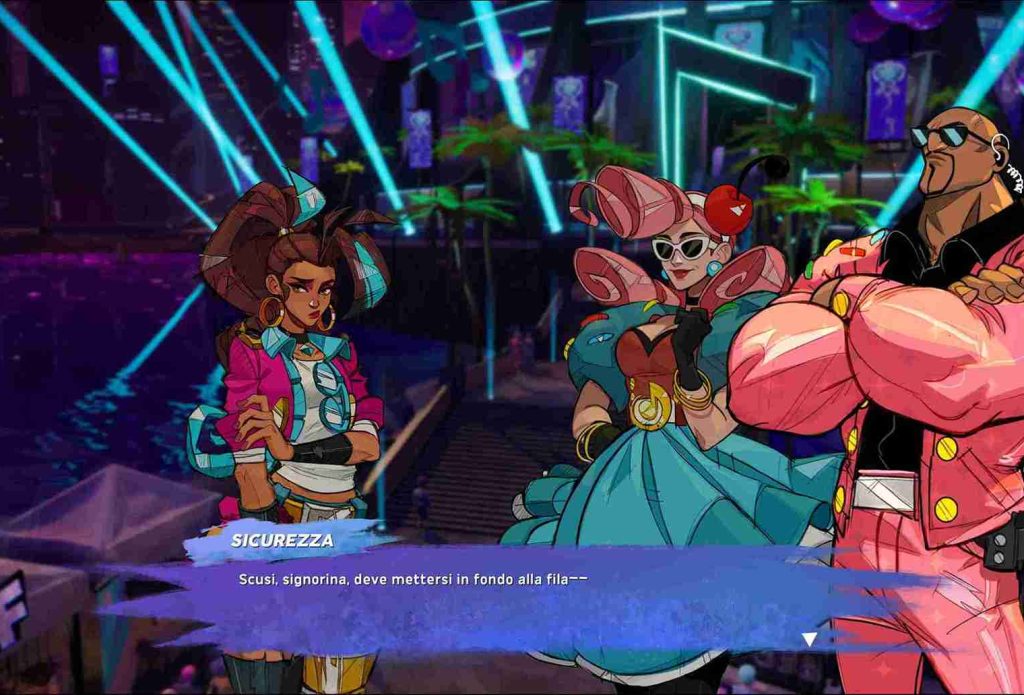The height and width of the screenshot is (695, 1024).
Task: Advance dialogue with the white arrow indicator
Action: (x=809, y=639)
